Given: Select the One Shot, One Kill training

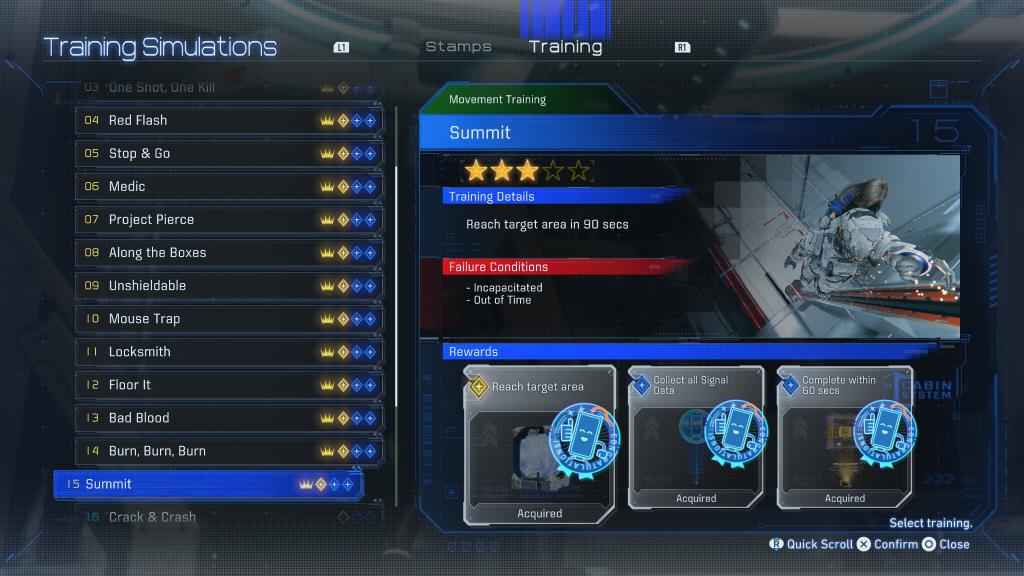Looking at the screenshot, I should 229,88.
